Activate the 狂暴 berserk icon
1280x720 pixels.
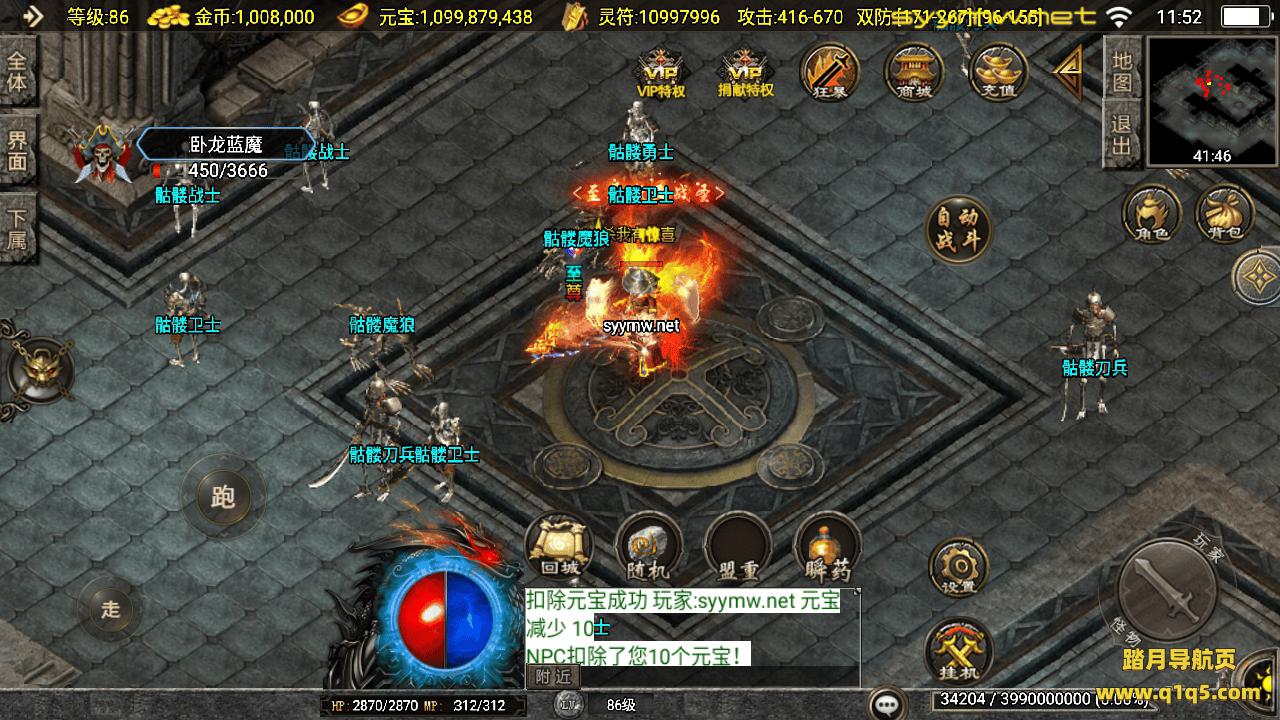[831, 72]
